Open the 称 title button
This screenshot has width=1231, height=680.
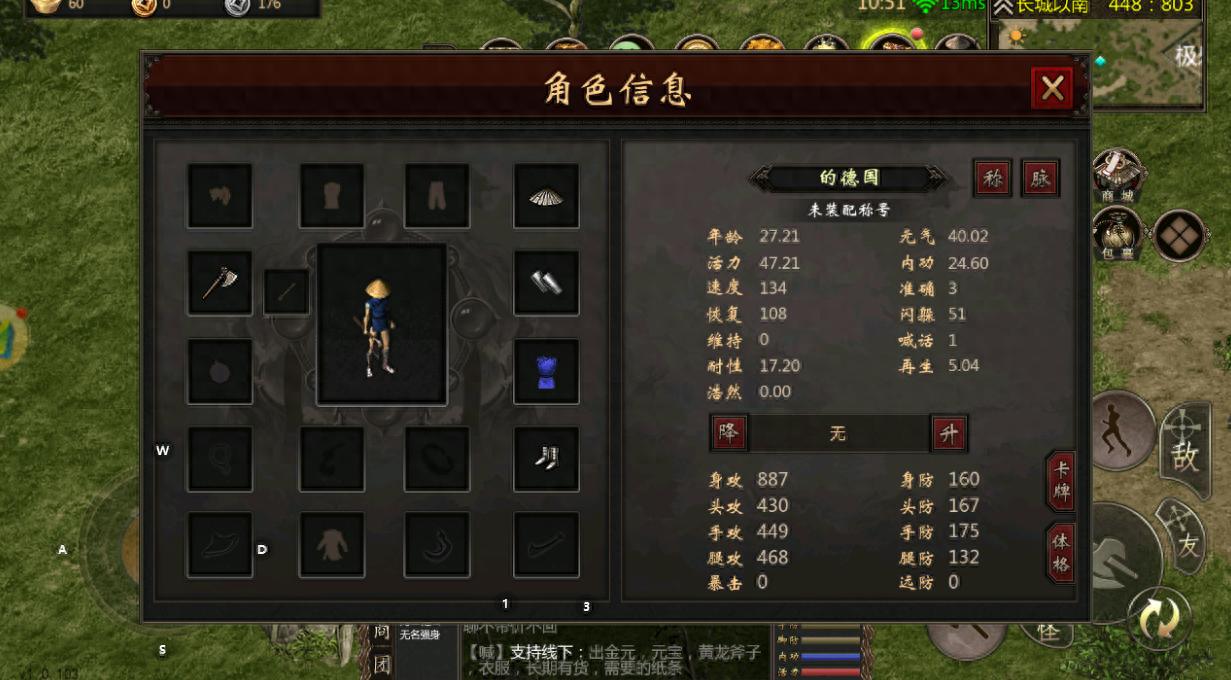(993, 178)
